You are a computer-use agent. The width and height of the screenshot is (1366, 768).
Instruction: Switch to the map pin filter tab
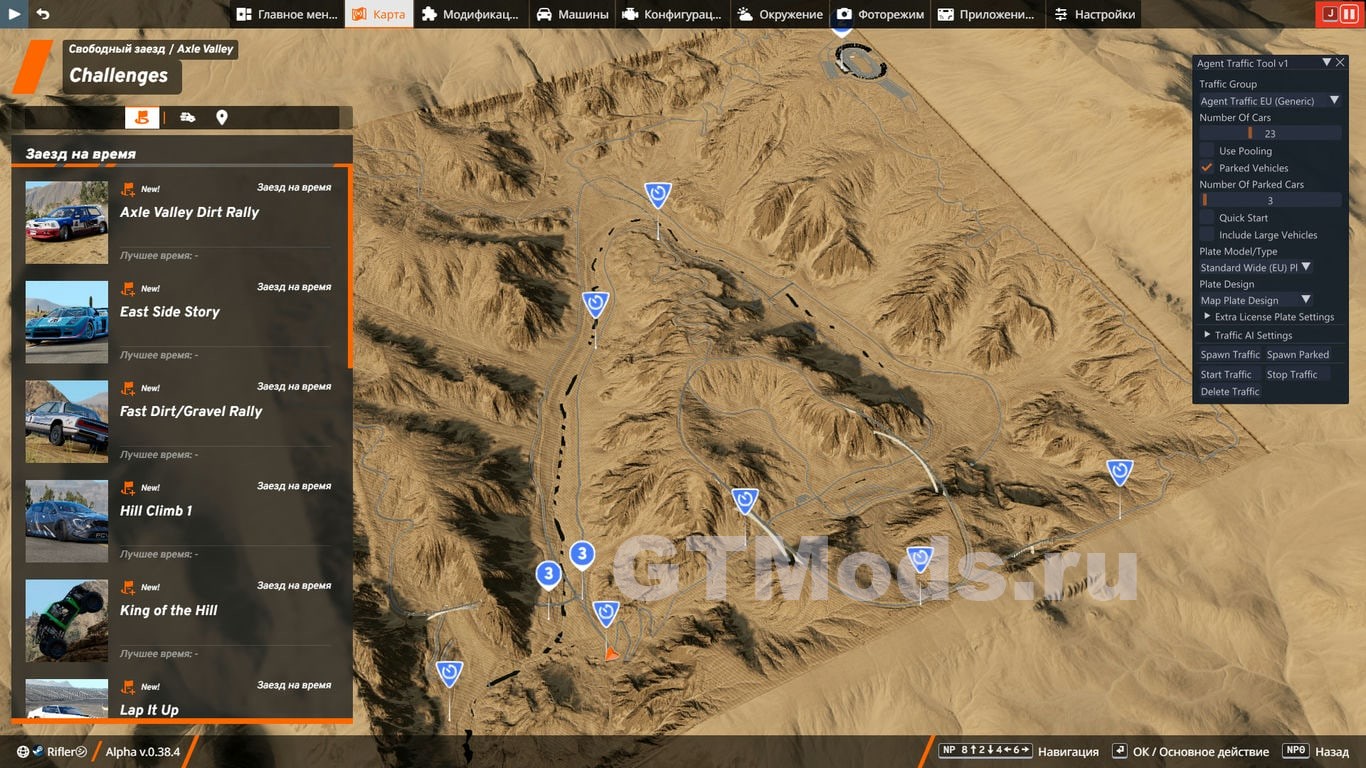coord(222,117)
